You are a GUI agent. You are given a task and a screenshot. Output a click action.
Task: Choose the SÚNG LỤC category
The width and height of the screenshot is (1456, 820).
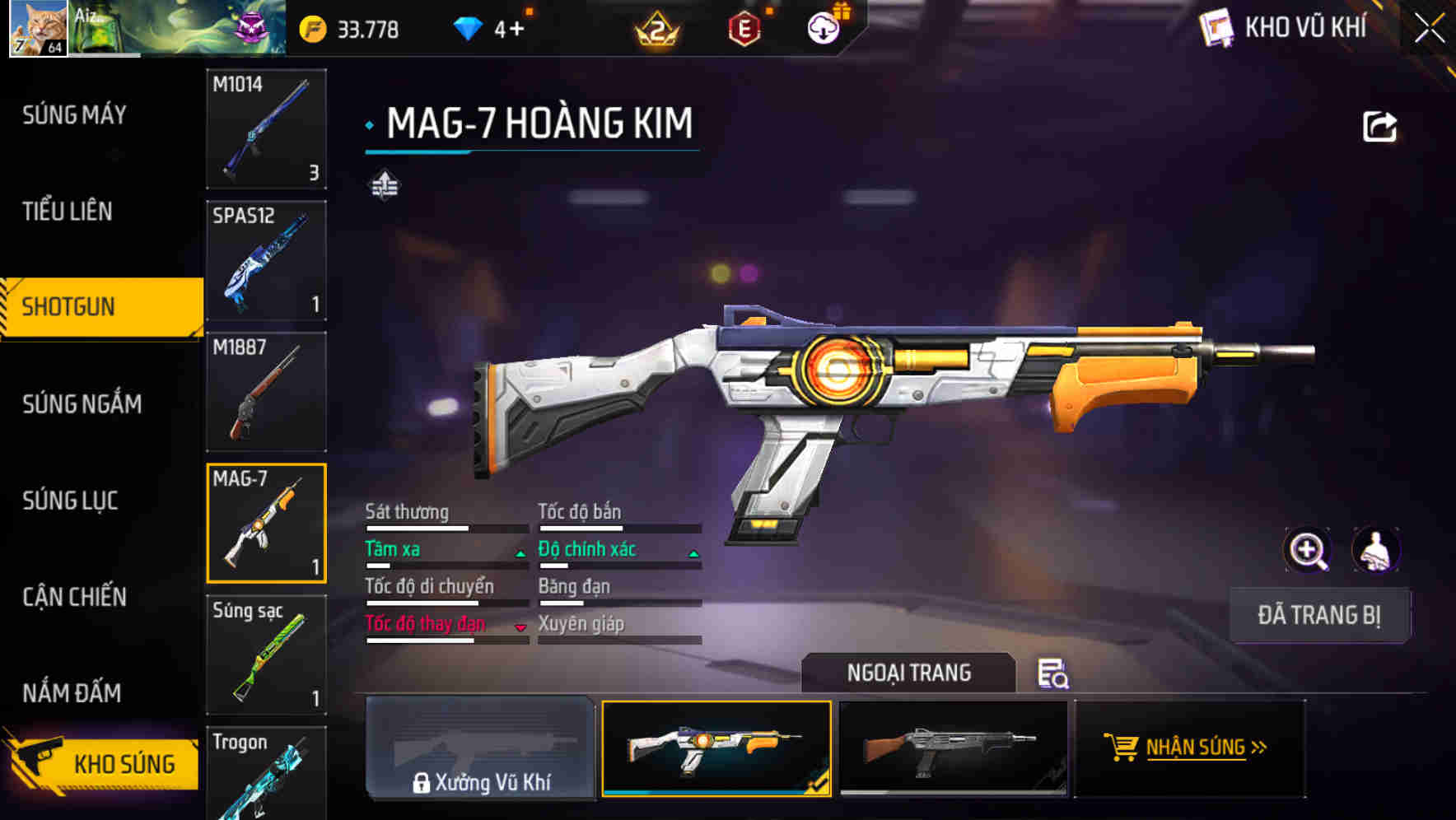tap(70, 500)
